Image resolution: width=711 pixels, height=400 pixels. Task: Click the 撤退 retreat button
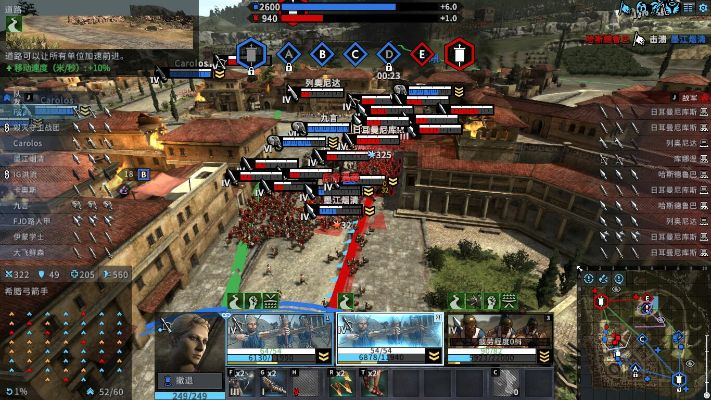point(189,380)
